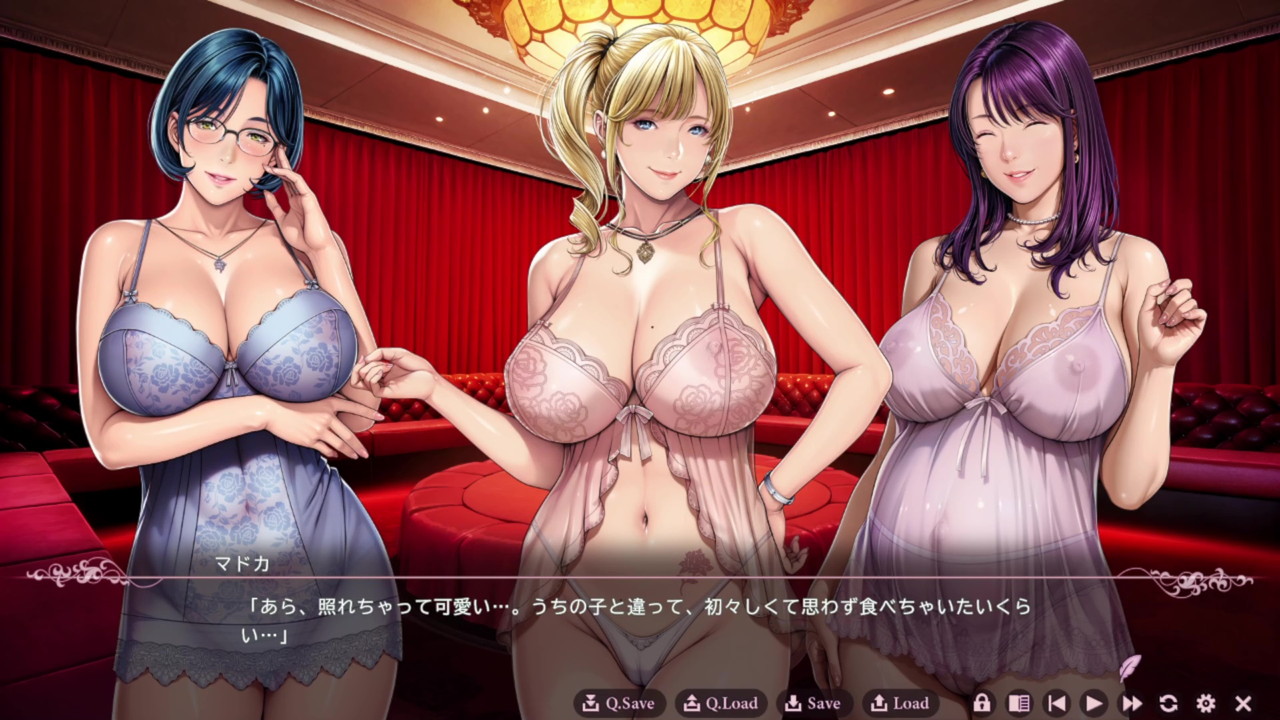The height and width of the screenshot is (720, 1280).
Task: Hide the text window with the X
Action: tap(1243, 703)
